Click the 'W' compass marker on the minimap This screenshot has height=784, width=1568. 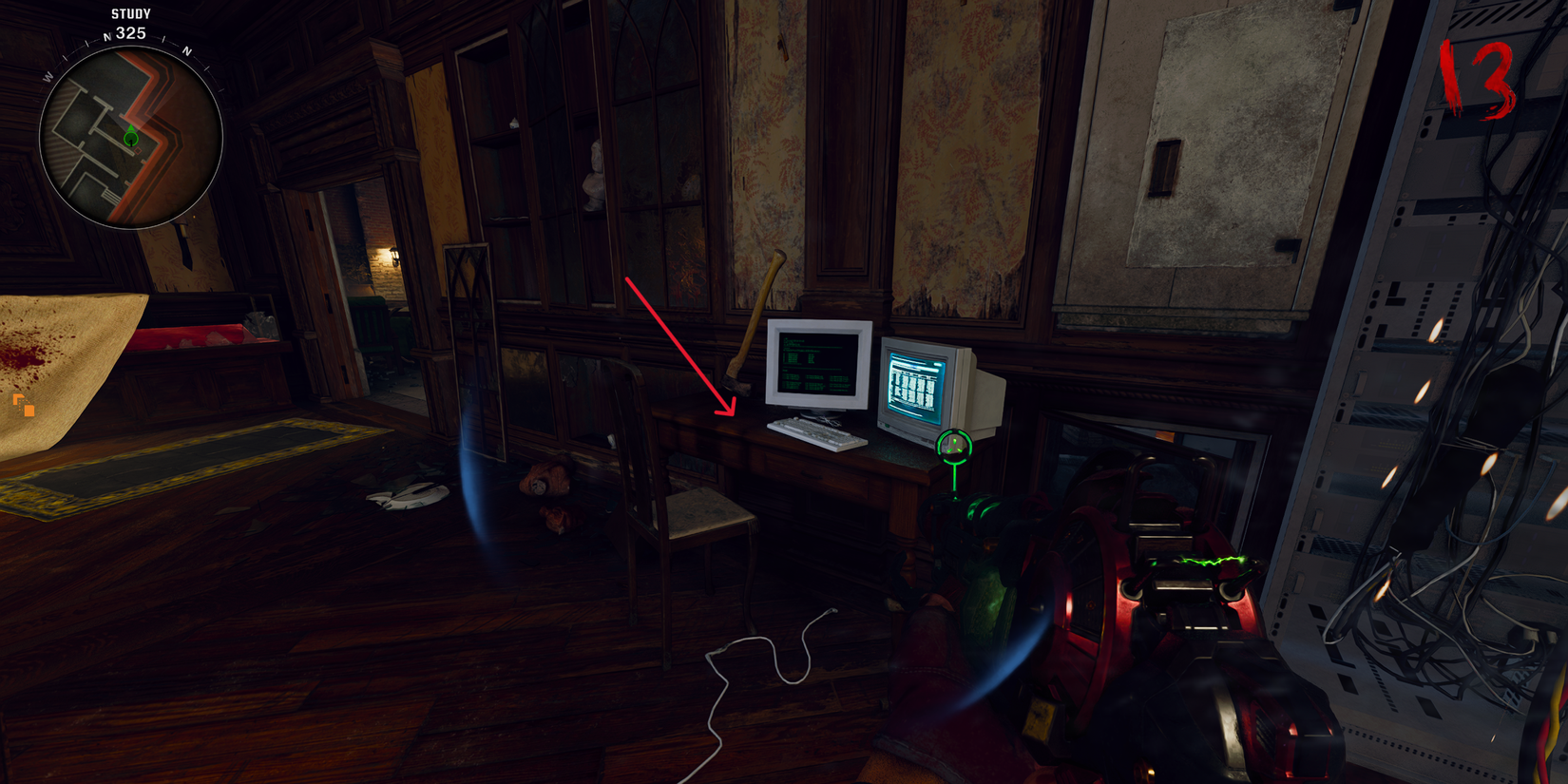pyautogui.click(x=48, y=75)
